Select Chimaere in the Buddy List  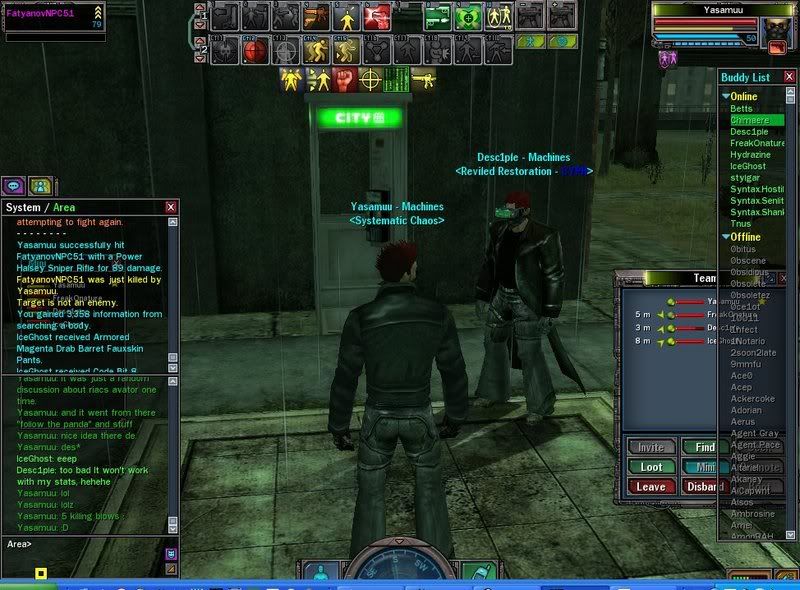pyautogui.click(x=750, y=120)
